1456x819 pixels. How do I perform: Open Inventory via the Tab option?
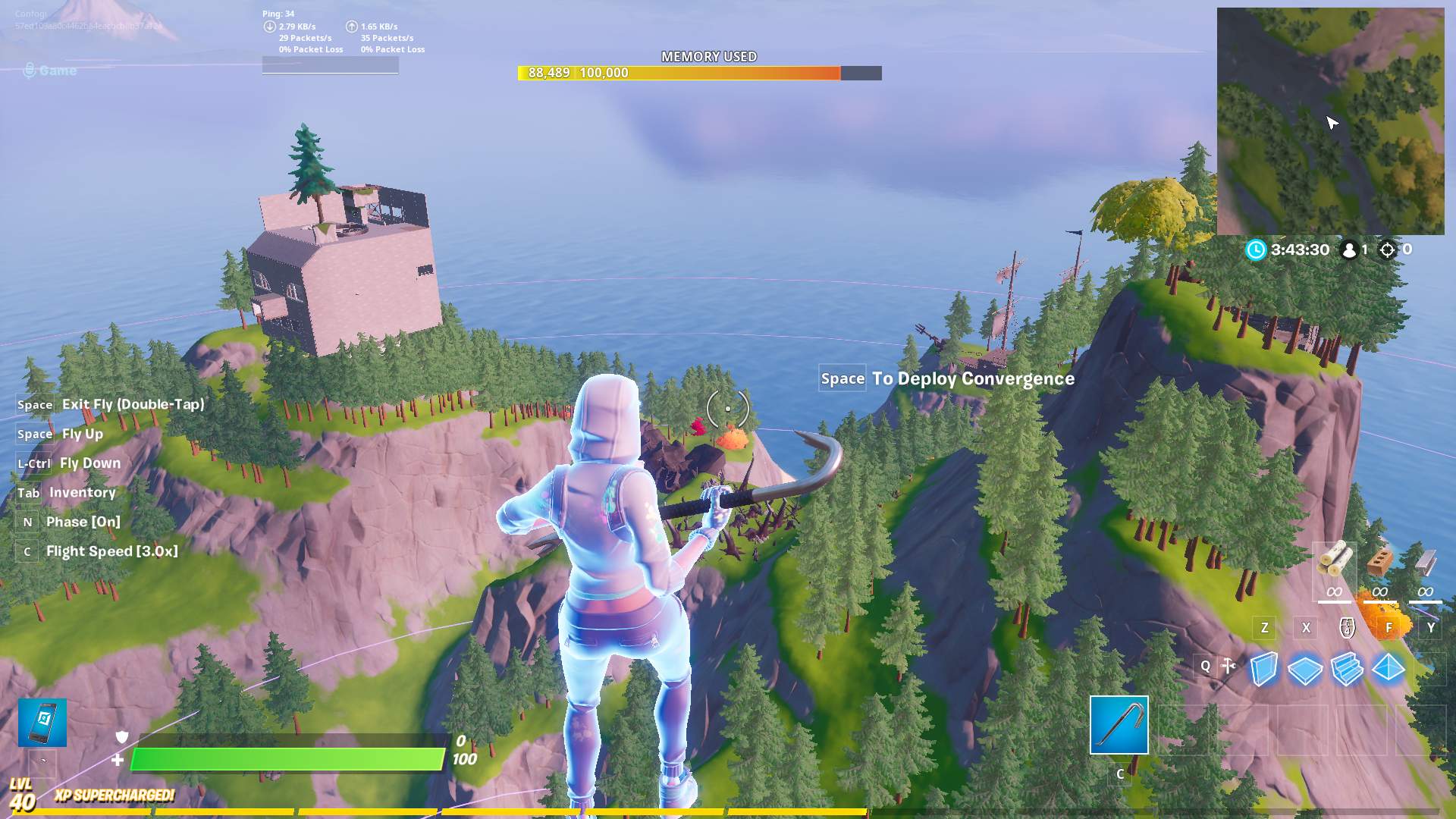[82, 492]
